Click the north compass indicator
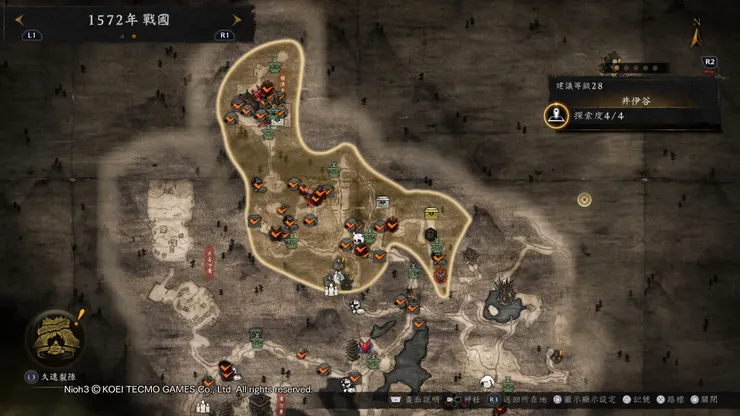The width and height of the screenshot is (740, 416). coord(696,36)
